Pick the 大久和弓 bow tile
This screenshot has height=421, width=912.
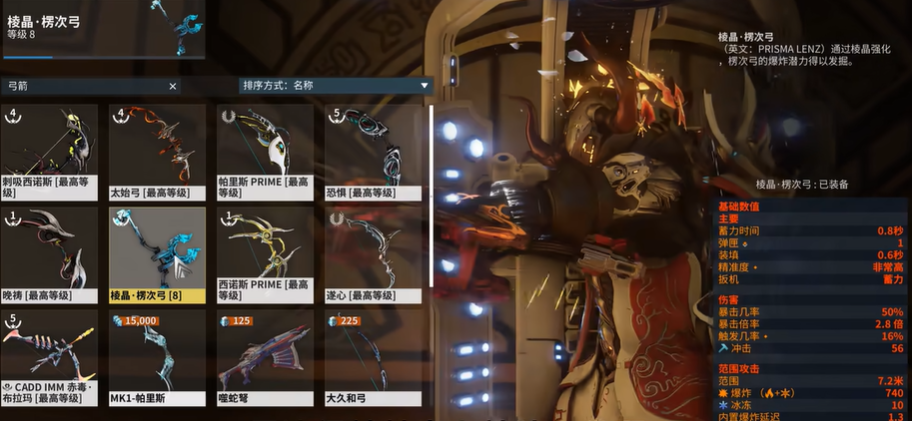tap(373, 357)
